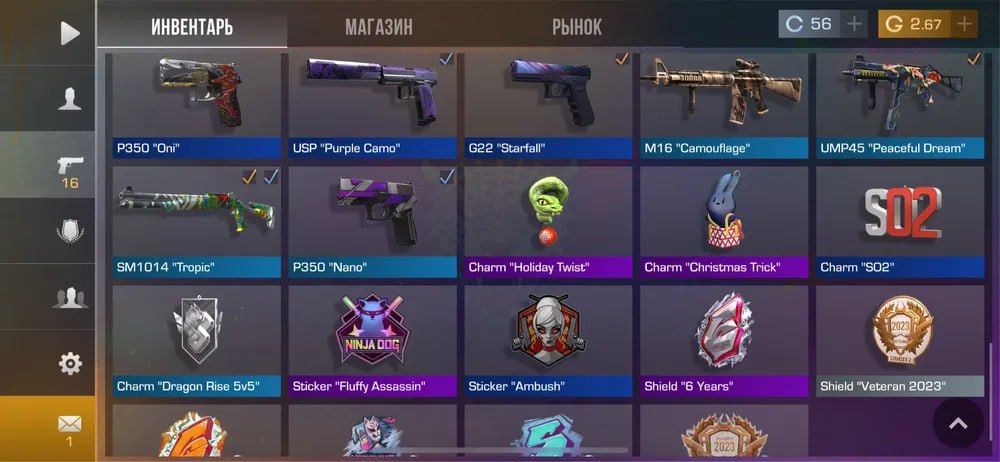Select the Инвентарь tab
The image size is (1000, 462).
(x=192, y=27)
